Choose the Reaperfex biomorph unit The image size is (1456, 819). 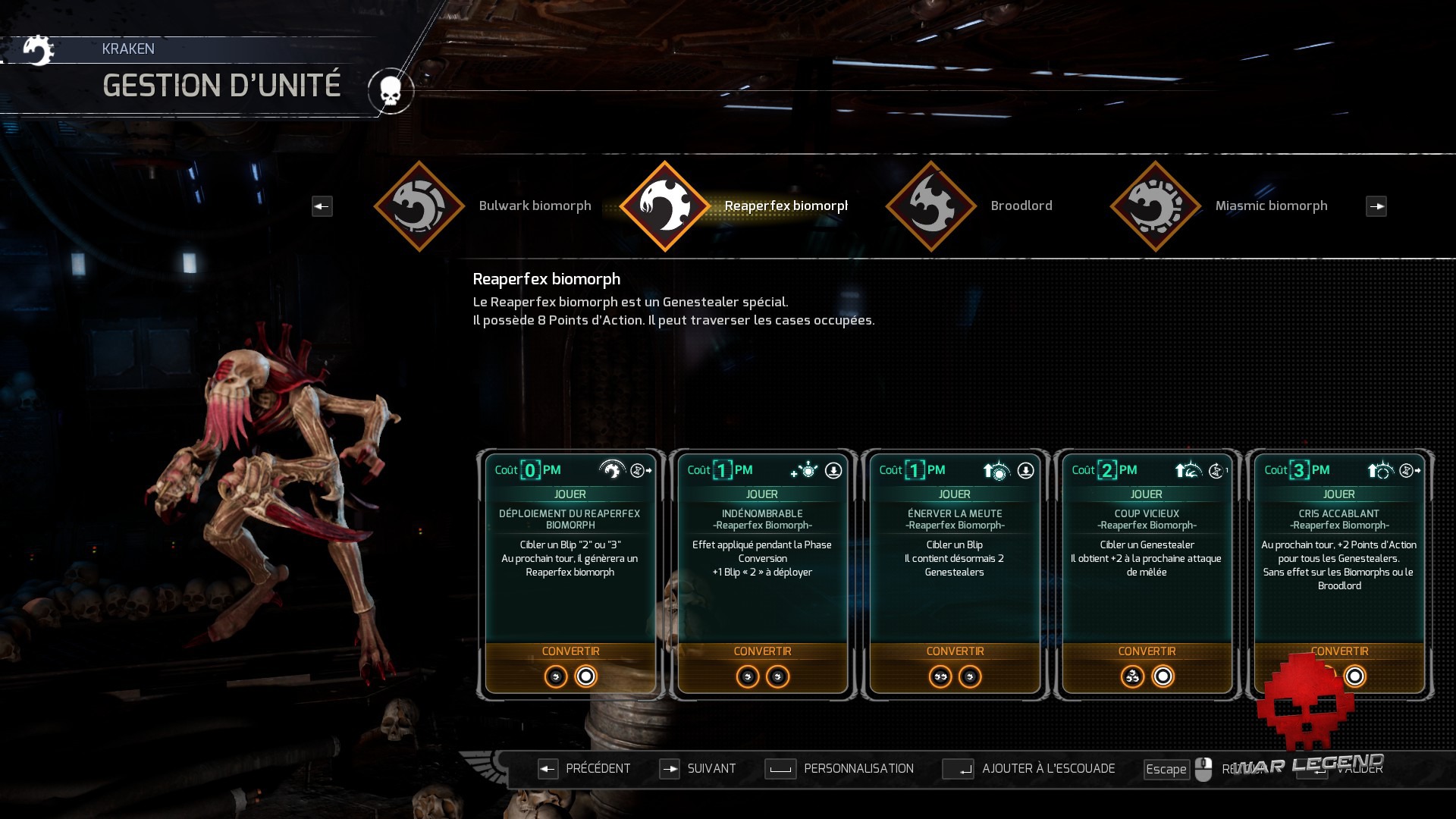[665, 206]
